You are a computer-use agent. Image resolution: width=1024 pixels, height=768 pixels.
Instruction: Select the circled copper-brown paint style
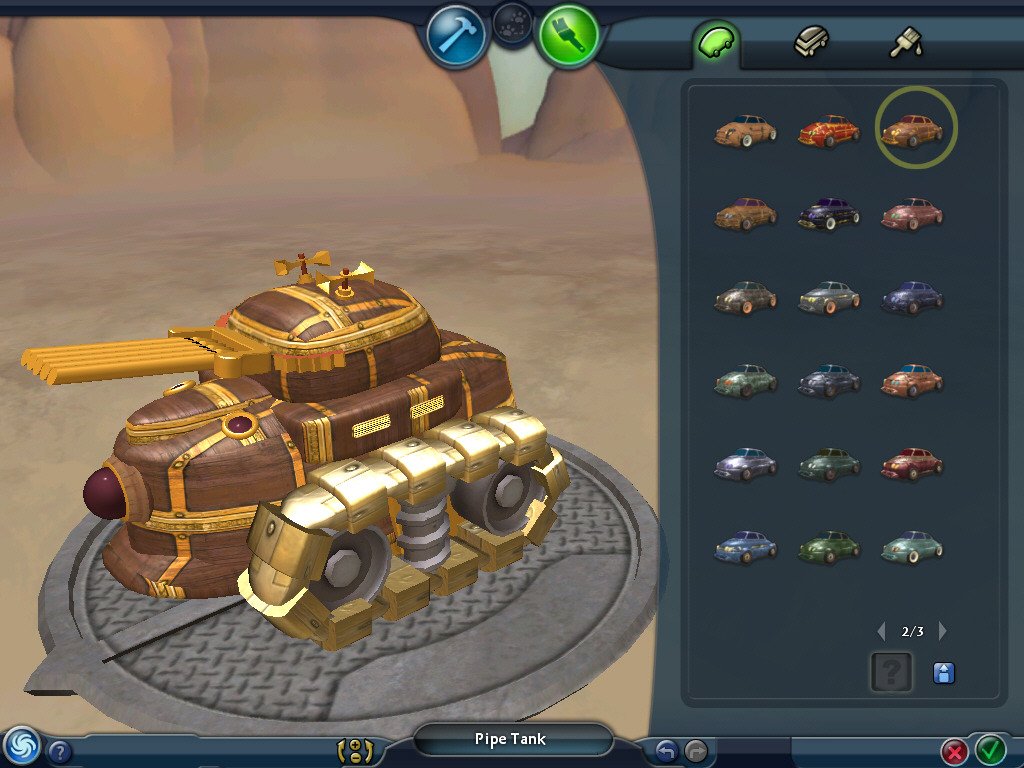(914, 130)
